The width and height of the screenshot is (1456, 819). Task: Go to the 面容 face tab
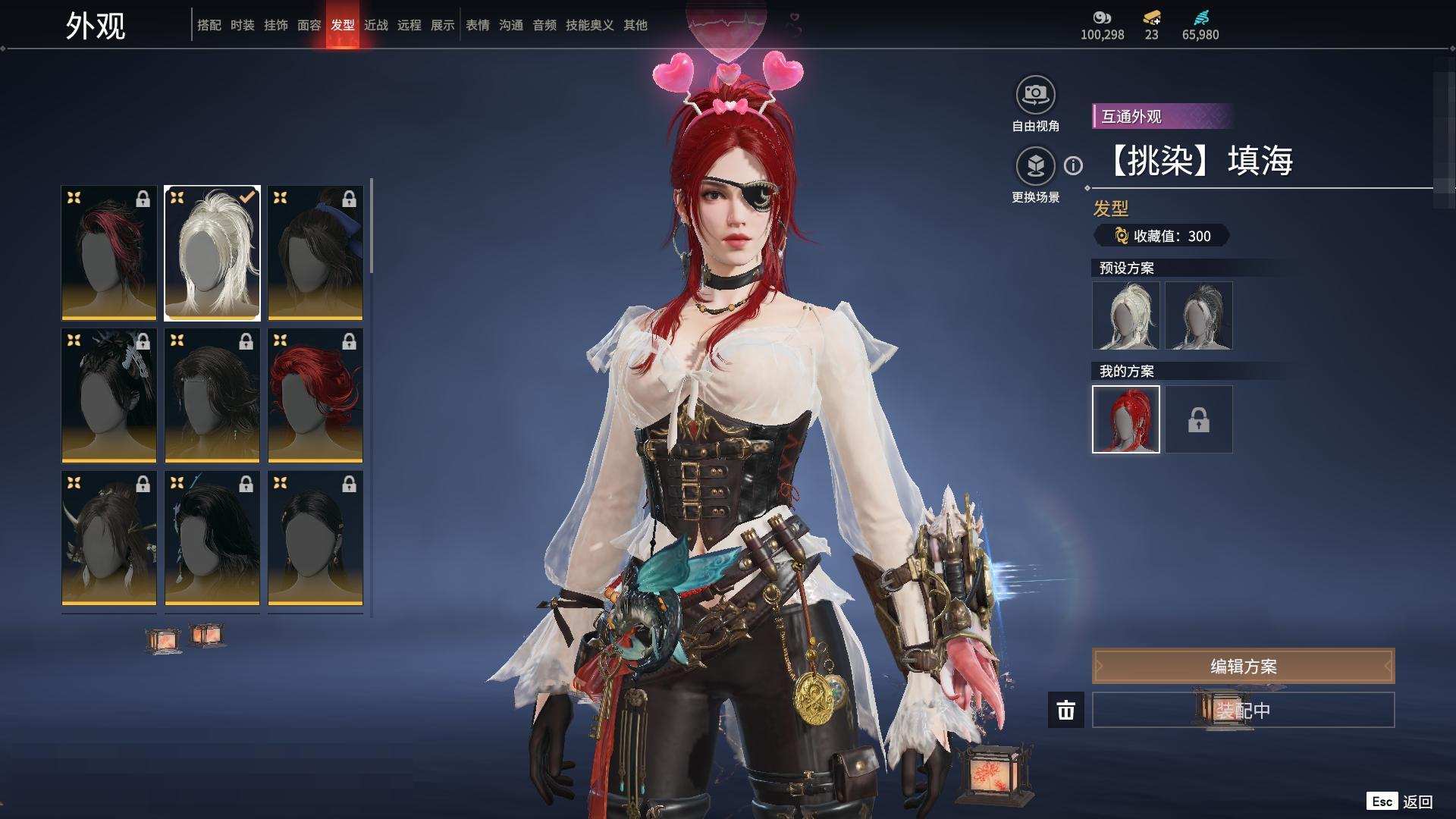(309, 25)
